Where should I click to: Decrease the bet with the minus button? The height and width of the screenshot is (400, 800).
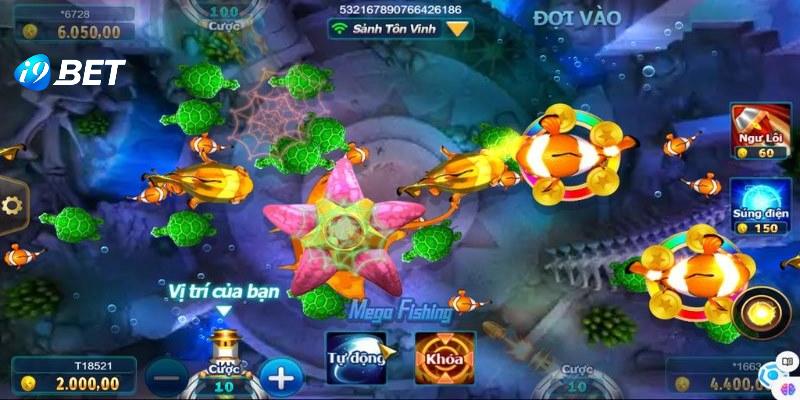tap(165, 376)
